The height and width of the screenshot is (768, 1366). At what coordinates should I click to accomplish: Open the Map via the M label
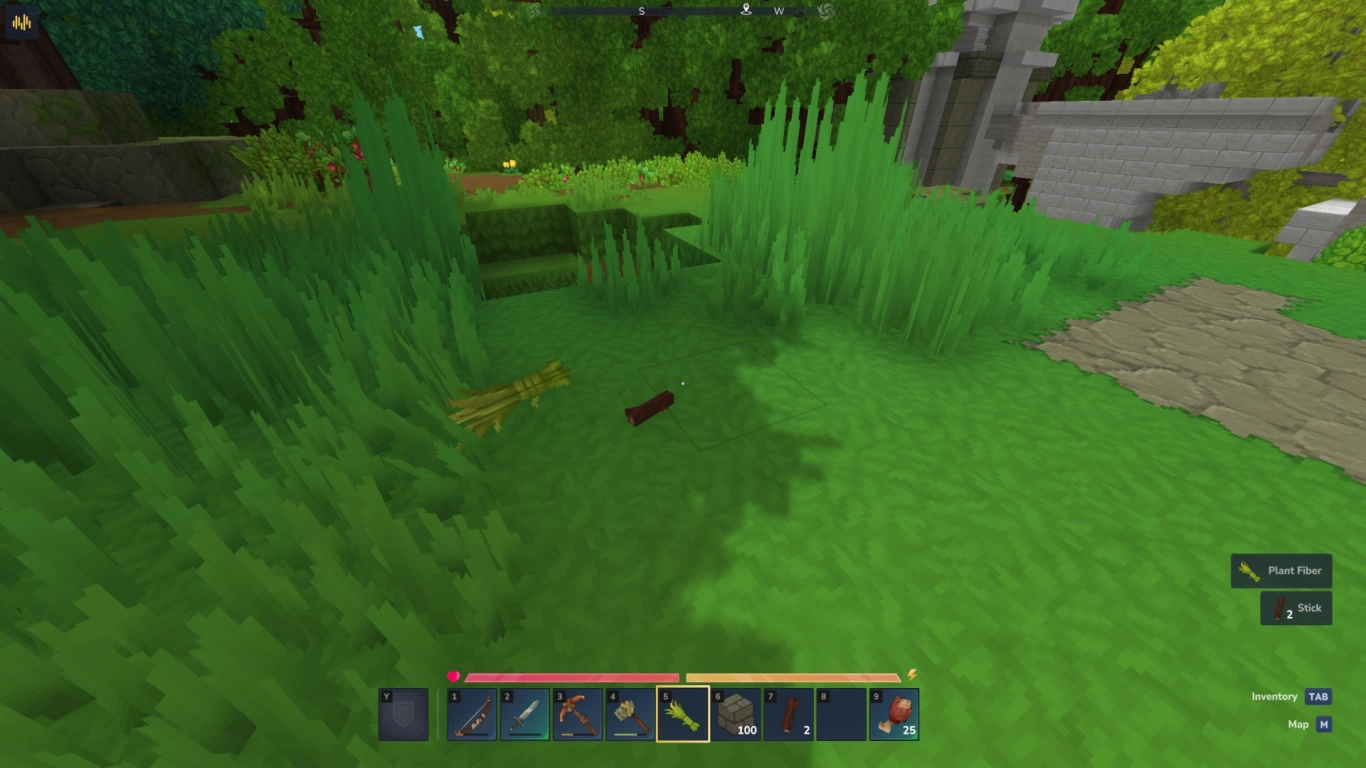pos(1323,723)
